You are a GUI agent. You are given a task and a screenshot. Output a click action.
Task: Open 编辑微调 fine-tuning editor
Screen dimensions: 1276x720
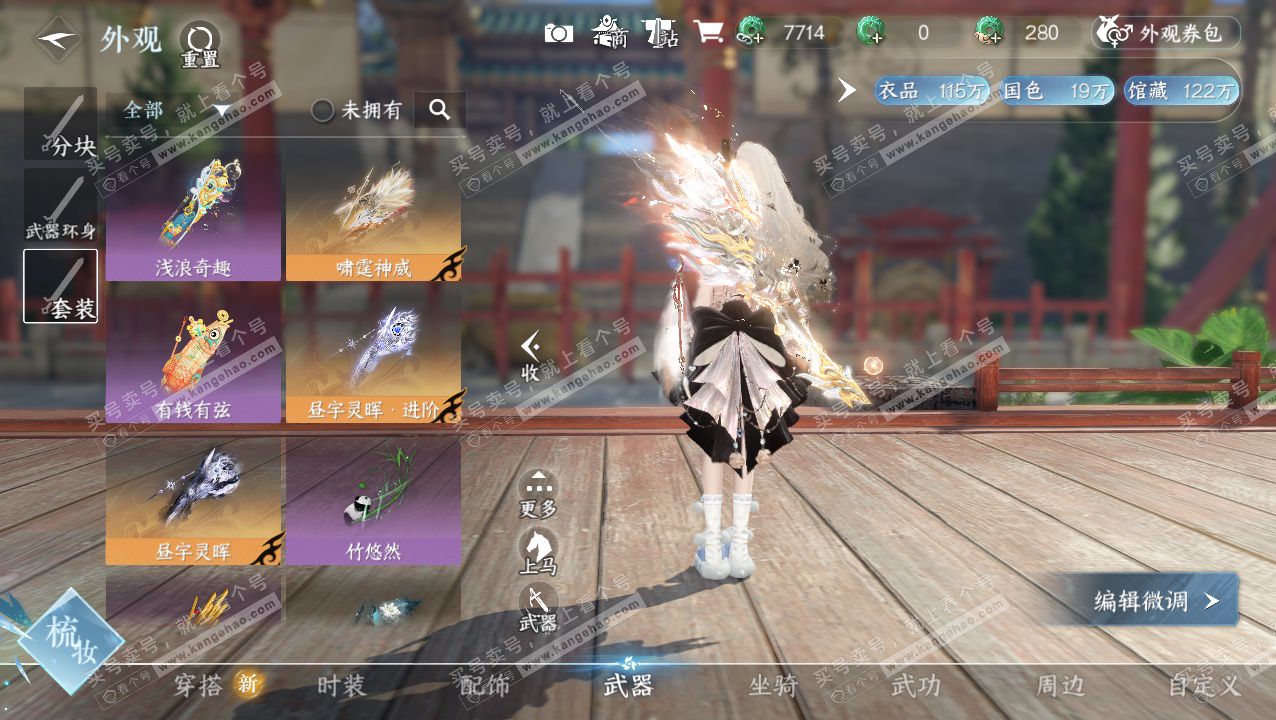coord(1152,600)
